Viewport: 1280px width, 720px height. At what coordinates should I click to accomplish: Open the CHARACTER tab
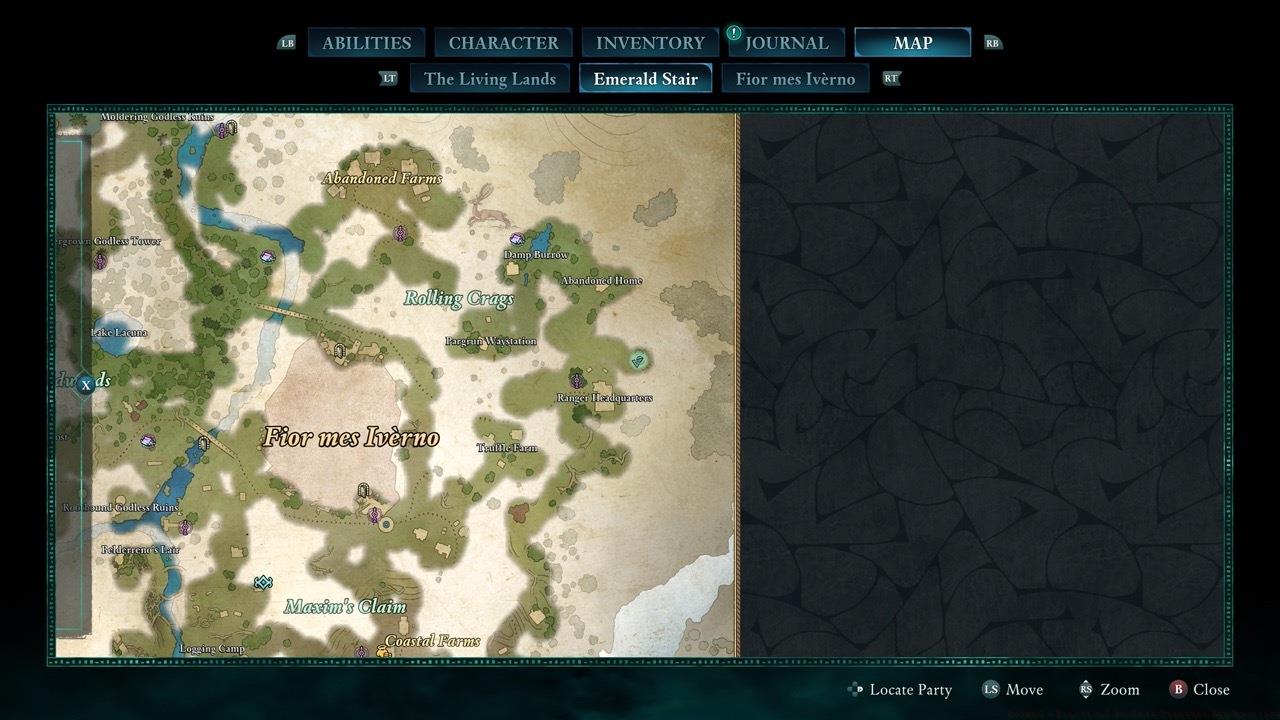point(504,42)
